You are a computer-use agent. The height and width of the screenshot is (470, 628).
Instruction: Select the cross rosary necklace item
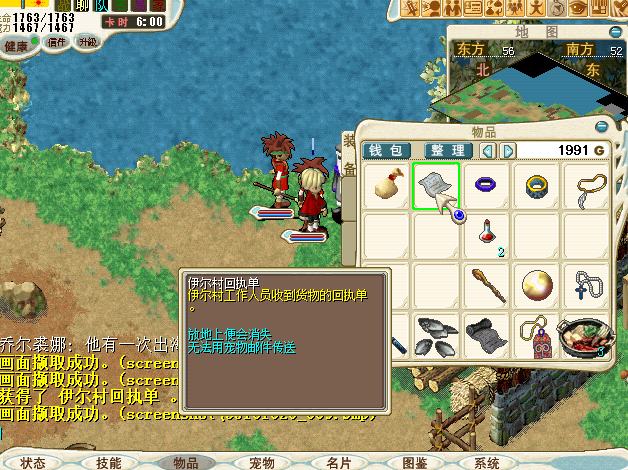click(587, 285)
